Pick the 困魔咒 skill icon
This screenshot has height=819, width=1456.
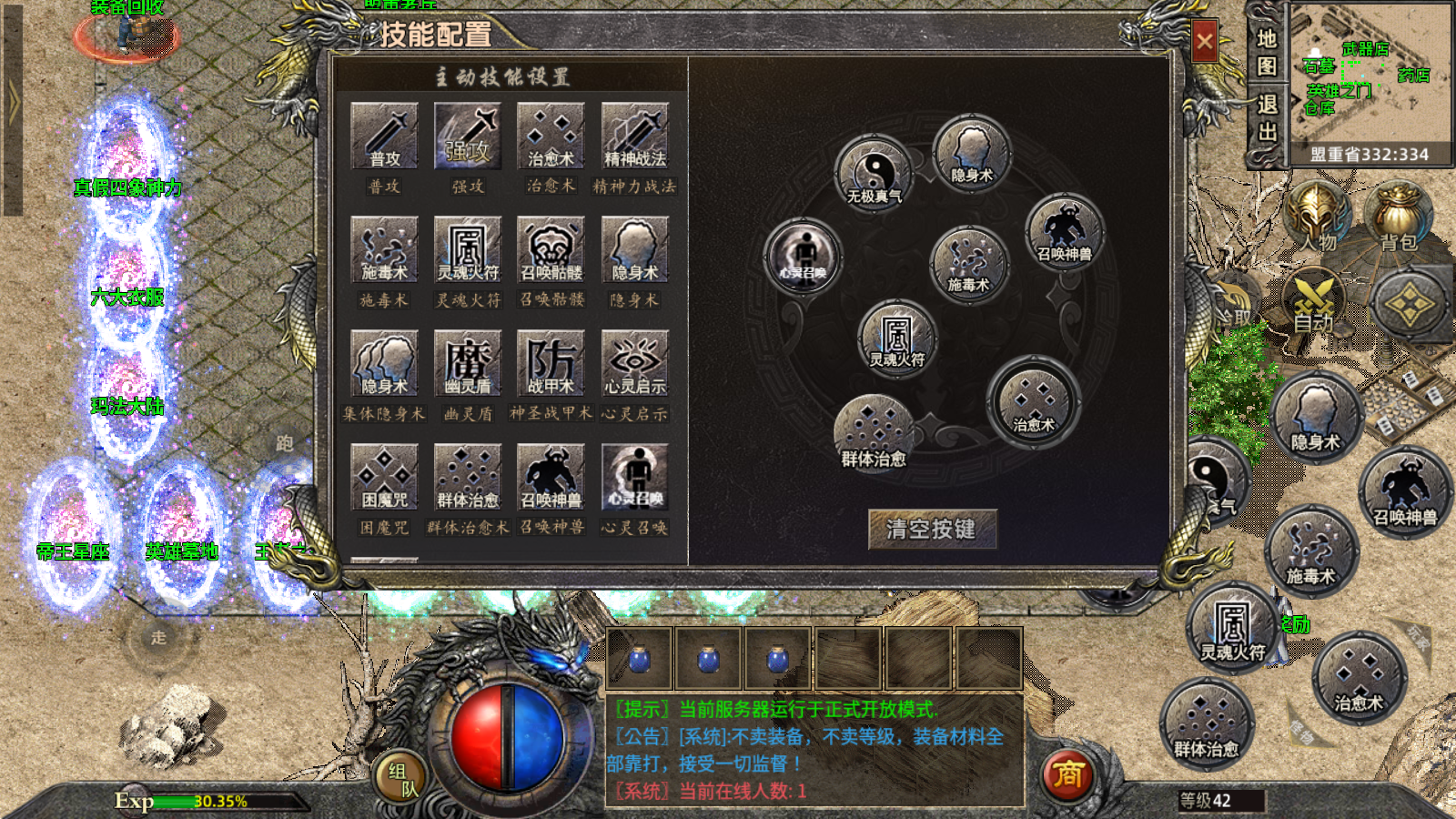[384, 477]
